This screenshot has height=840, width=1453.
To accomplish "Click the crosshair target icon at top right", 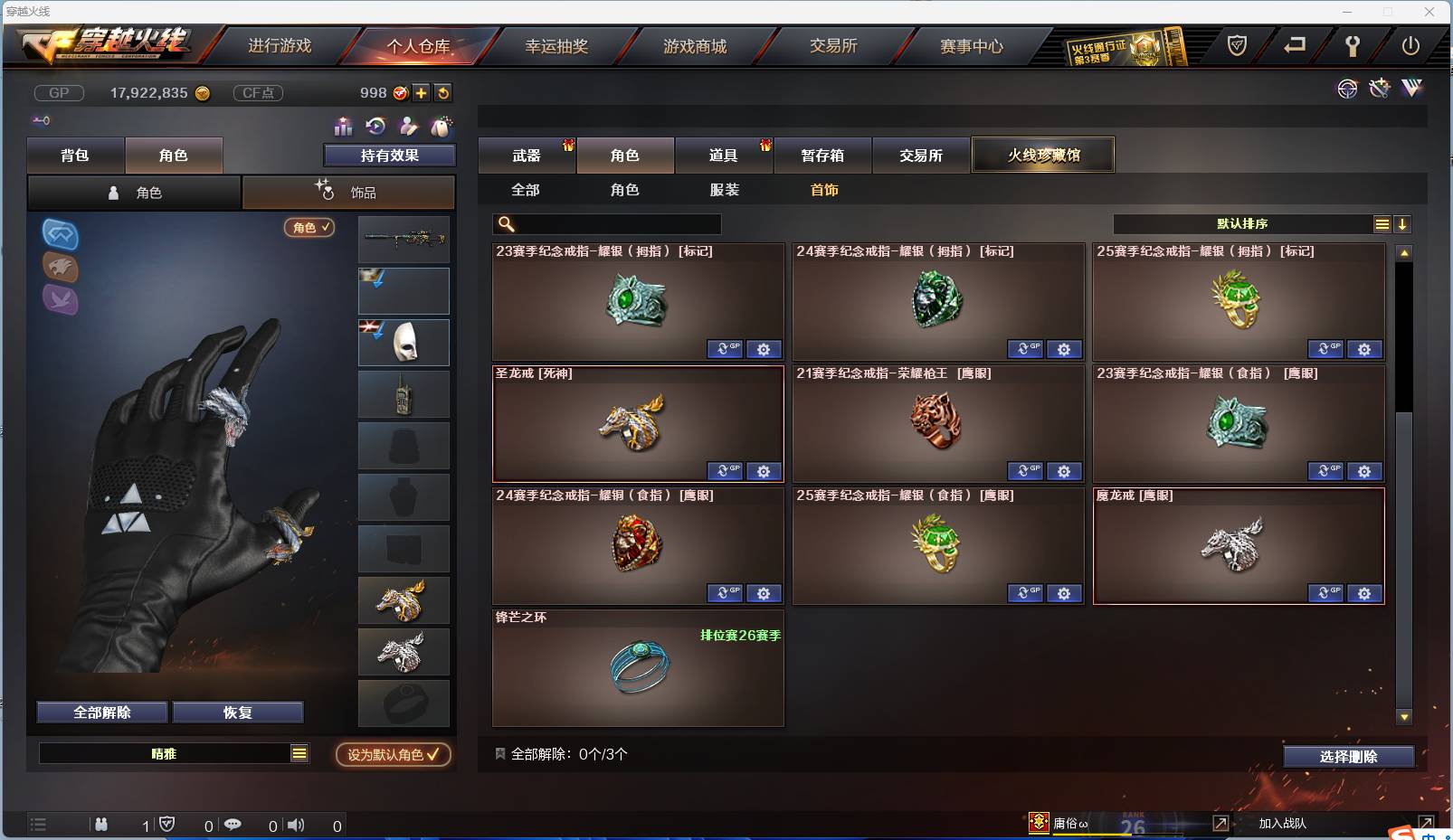I will [x=1347, y=90].
